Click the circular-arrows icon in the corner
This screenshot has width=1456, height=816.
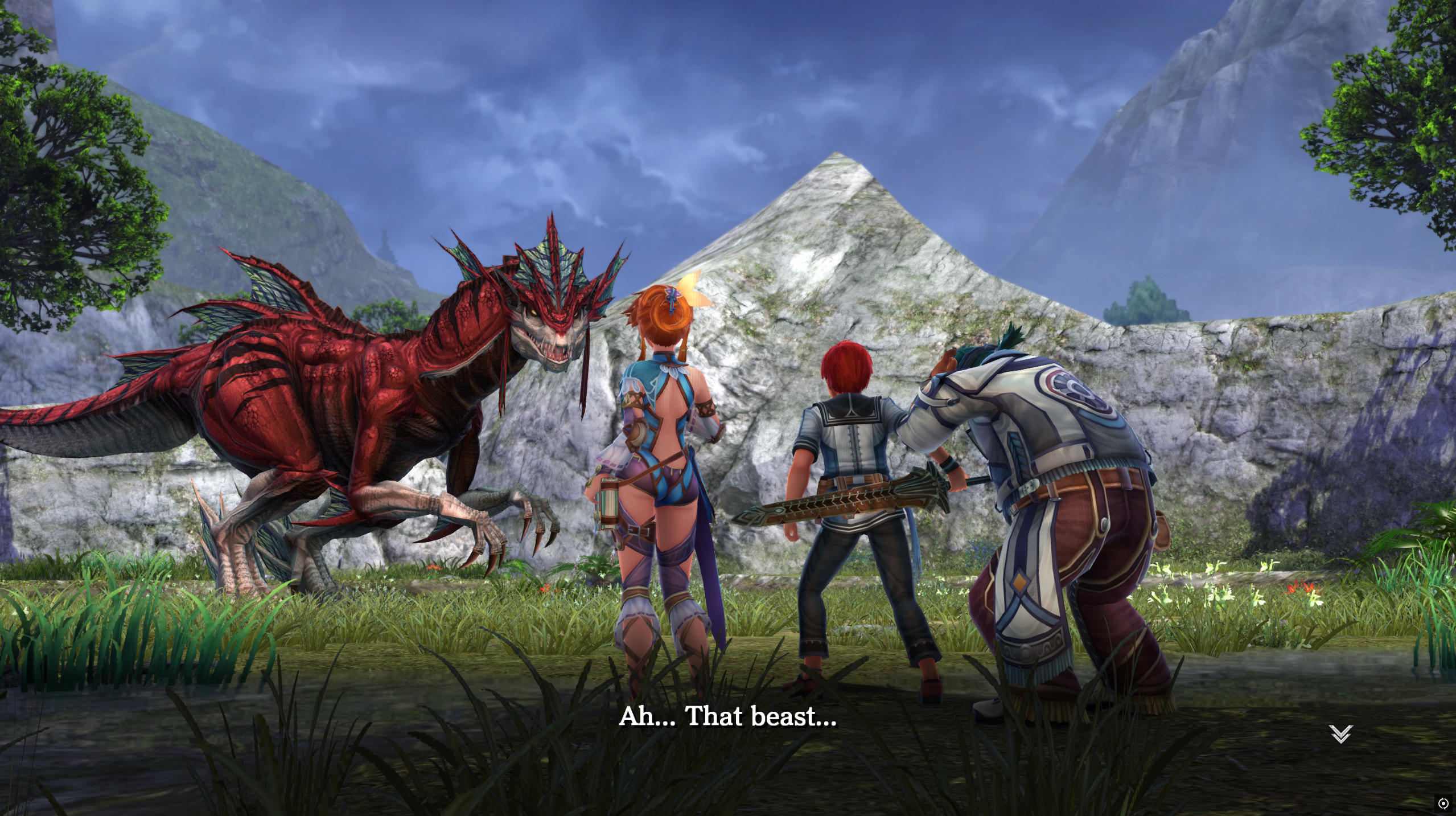pyautogui.click(x=1443, y=803)
